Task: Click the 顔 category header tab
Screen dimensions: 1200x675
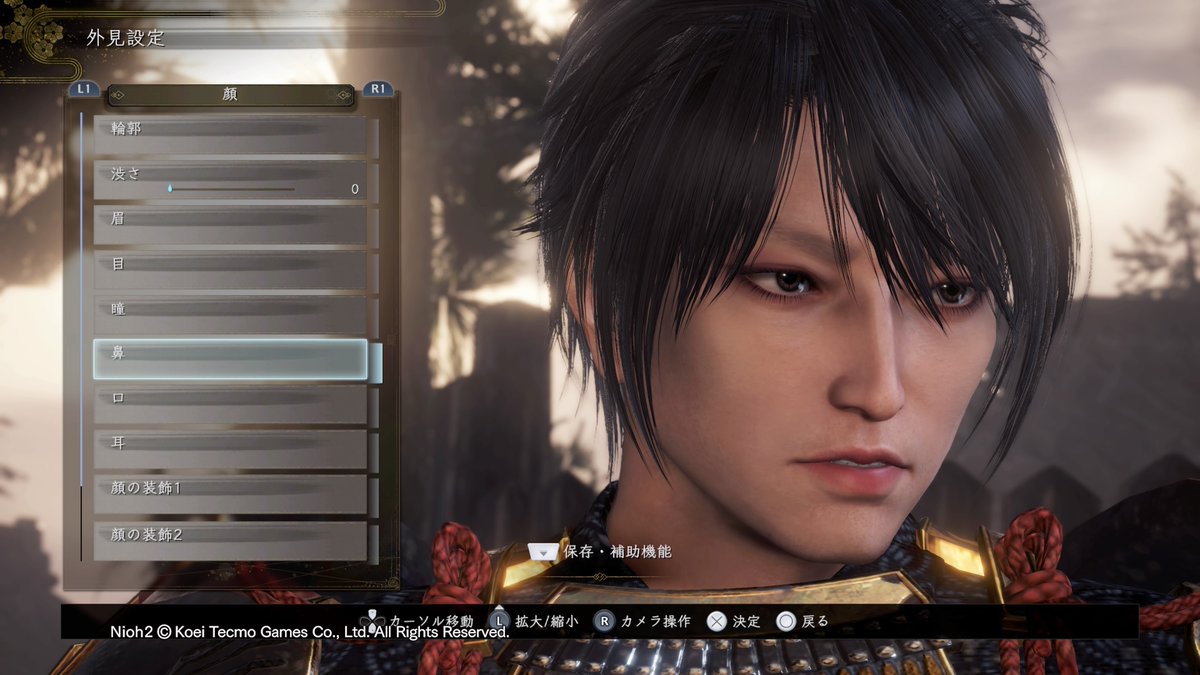Action: [x=230, y=95]
